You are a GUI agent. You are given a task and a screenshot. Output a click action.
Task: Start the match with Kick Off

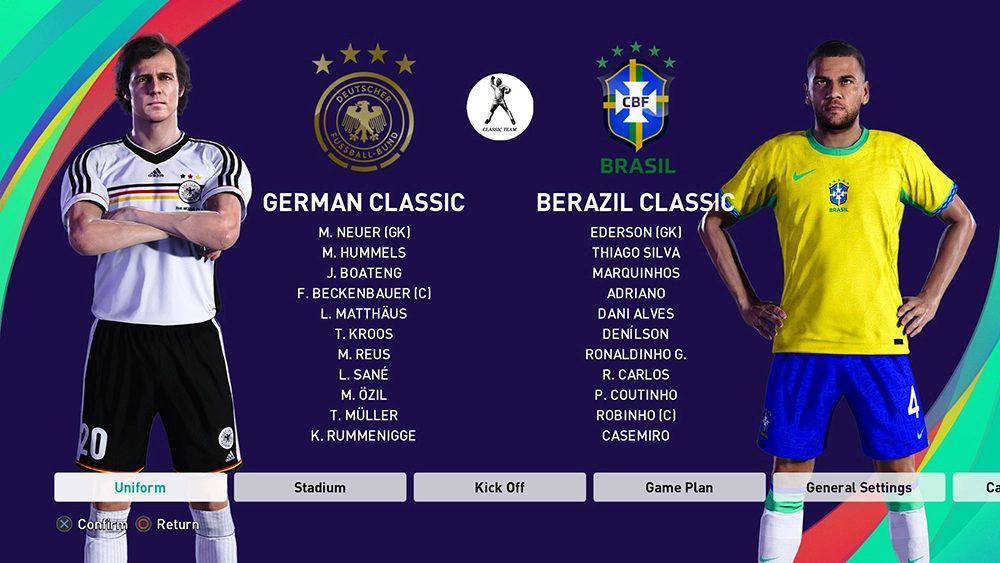pyautogui.click(x=499, y=487)
